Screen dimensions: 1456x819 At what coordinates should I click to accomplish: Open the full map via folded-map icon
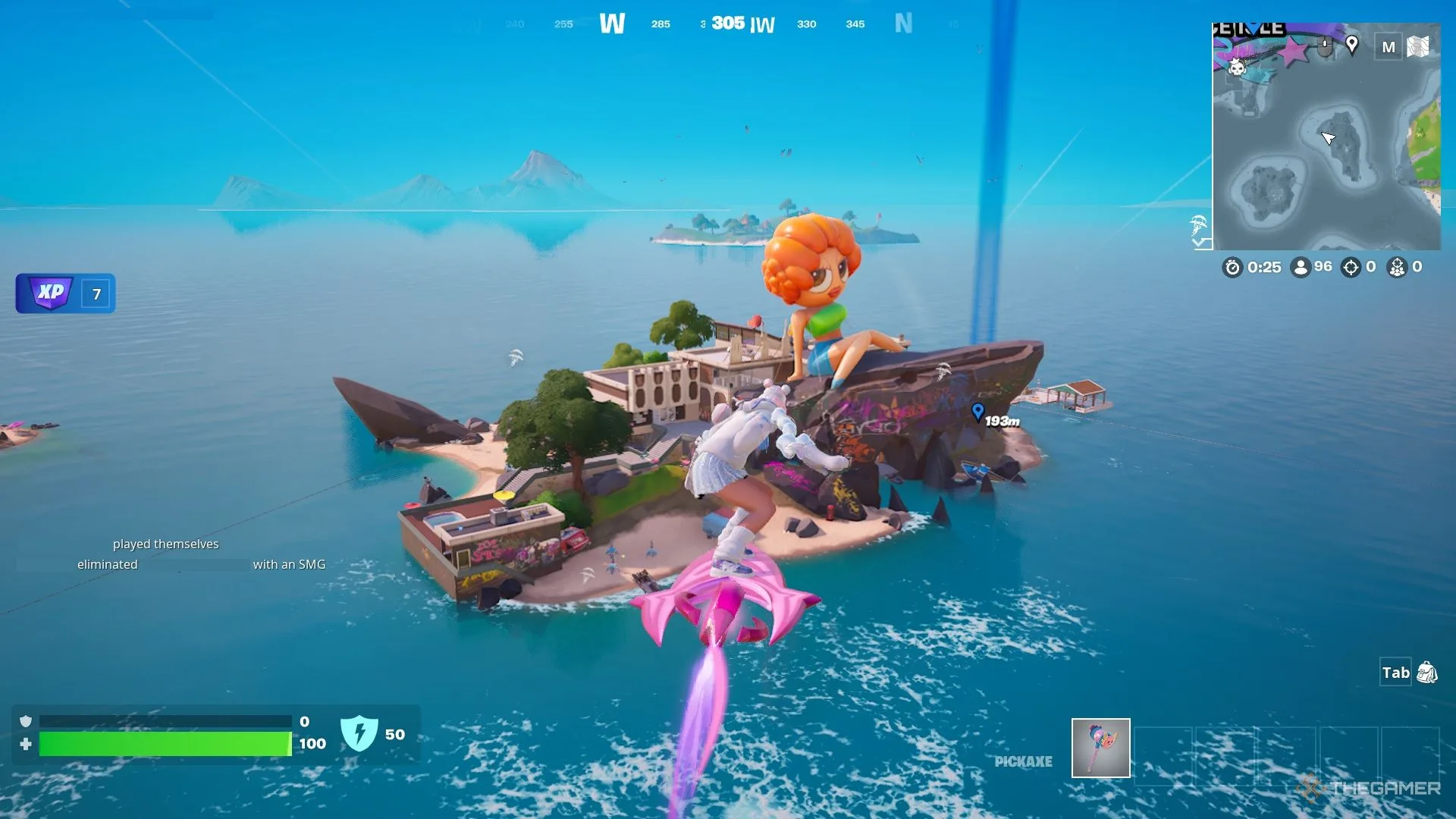pos(1417,47)
